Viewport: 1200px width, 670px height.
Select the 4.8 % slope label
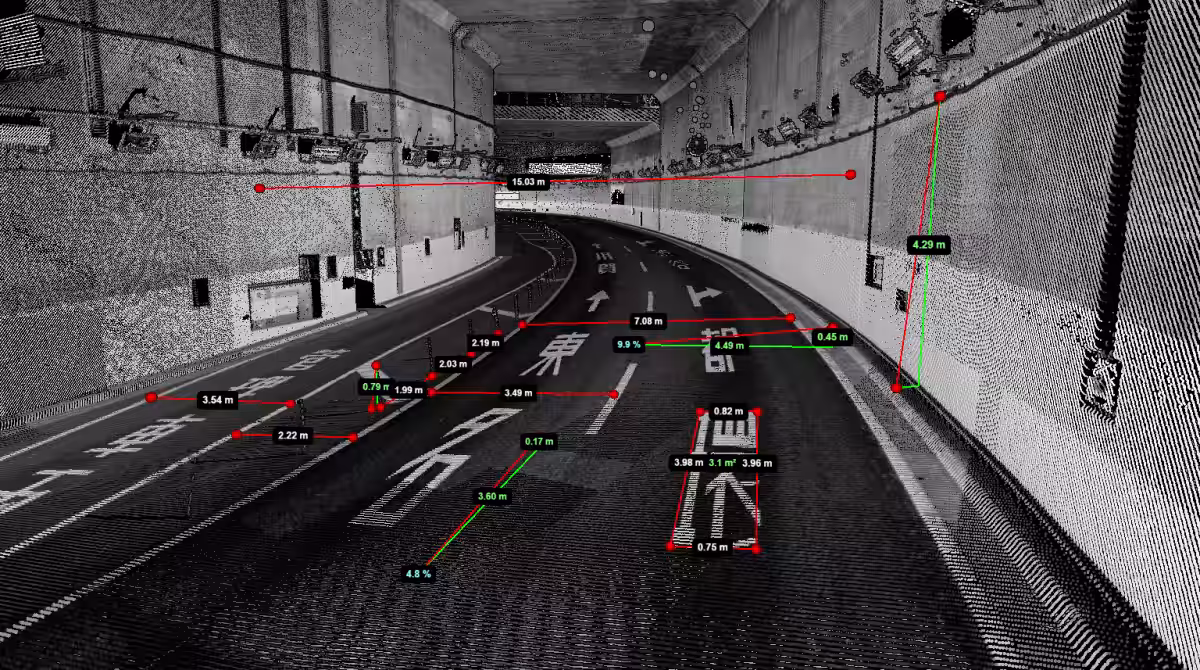[418, 574]
